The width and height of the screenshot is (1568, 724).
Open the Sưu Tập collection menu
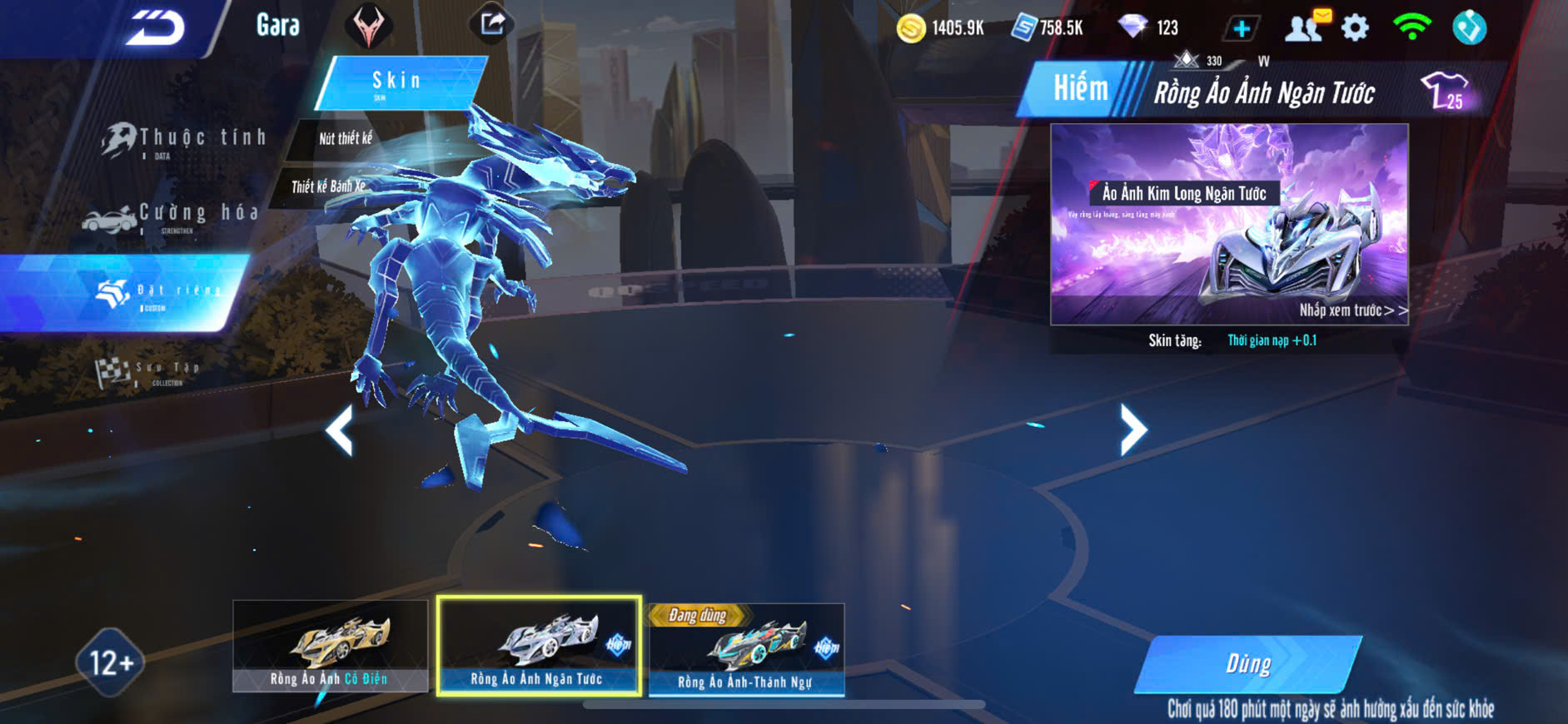[x=148, y=371]
